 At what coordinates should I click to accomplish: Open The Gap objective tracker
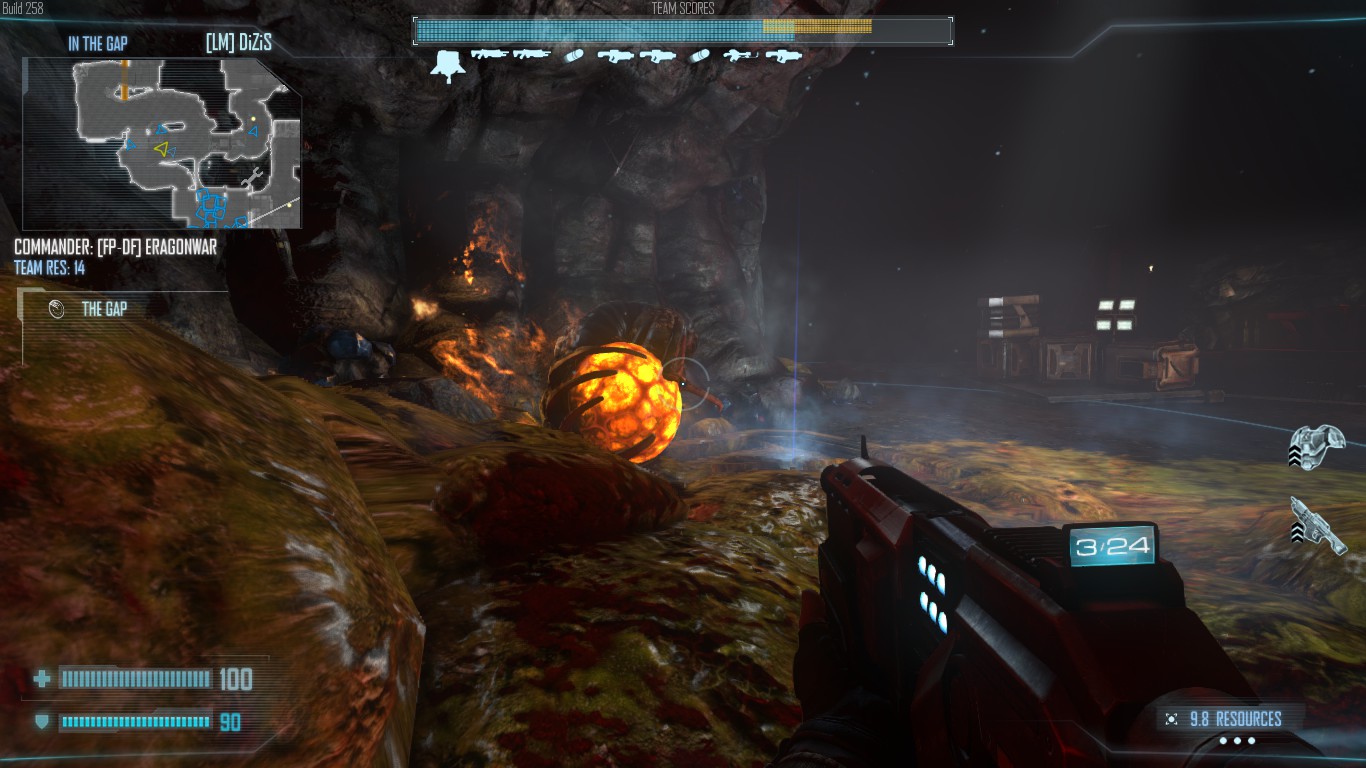pos(104,309)
